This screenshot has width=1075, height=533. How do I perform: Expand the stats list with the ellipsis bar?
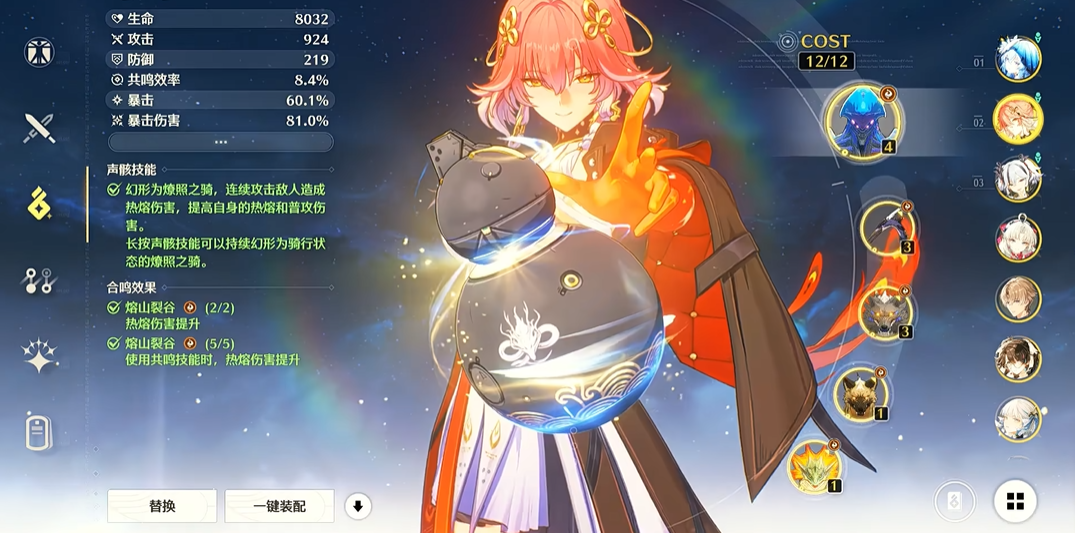(x=220, y=142)
